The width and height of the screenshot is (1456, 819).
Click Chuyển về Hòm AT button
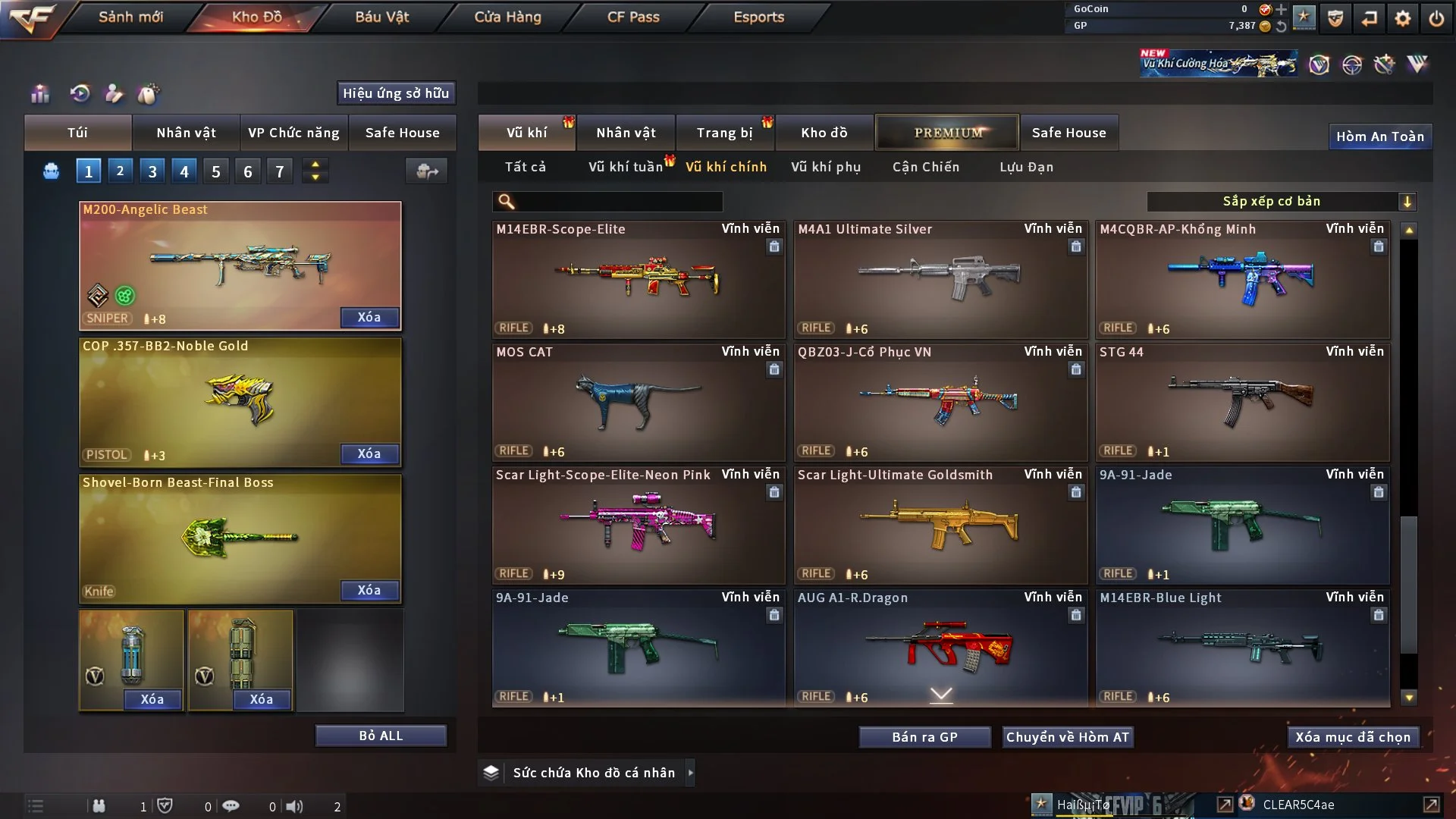point(1067,737)
